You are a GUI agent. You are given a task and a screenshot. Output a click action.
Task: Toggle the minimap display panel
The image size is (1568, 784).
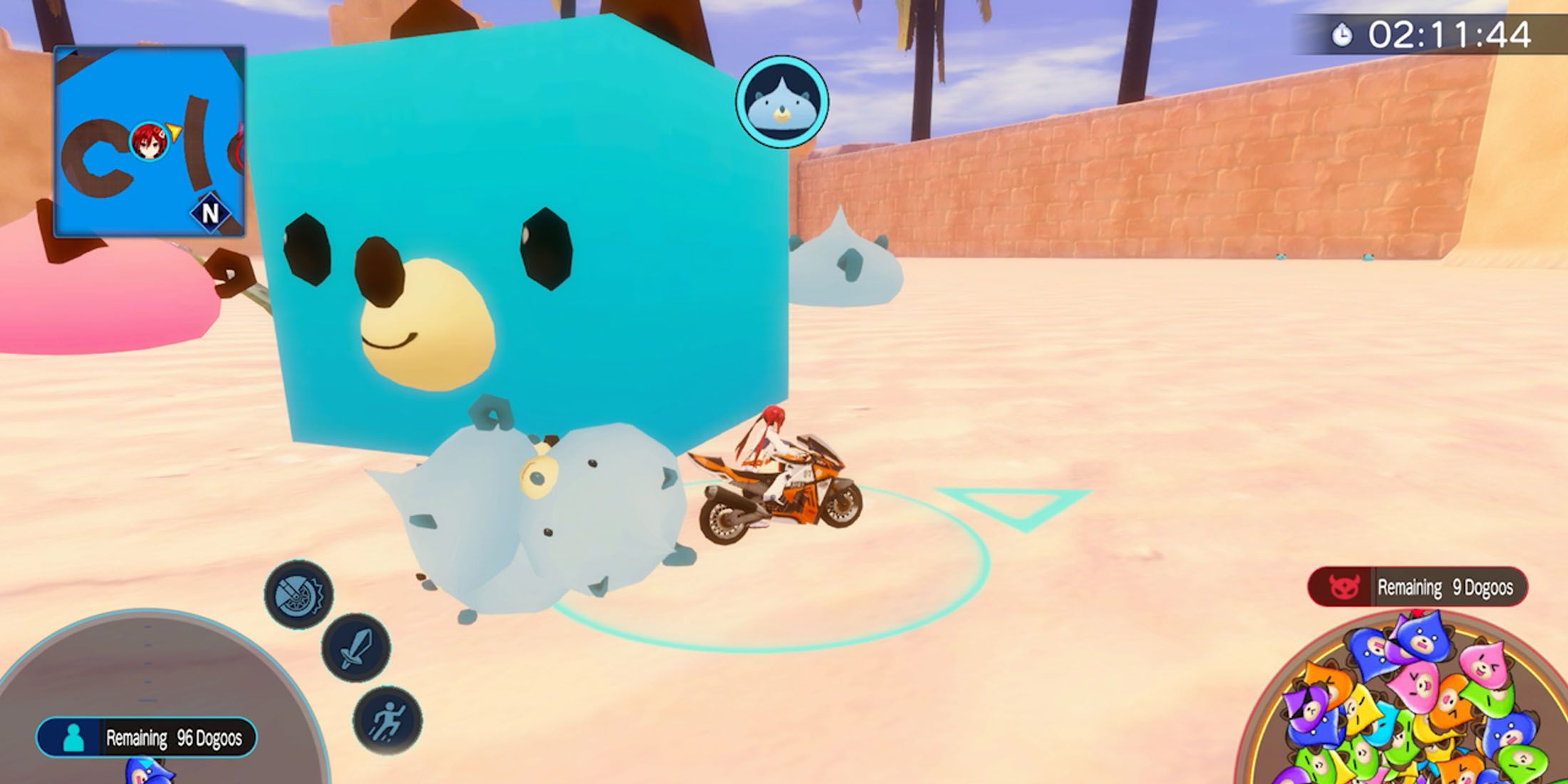point(148,135)
